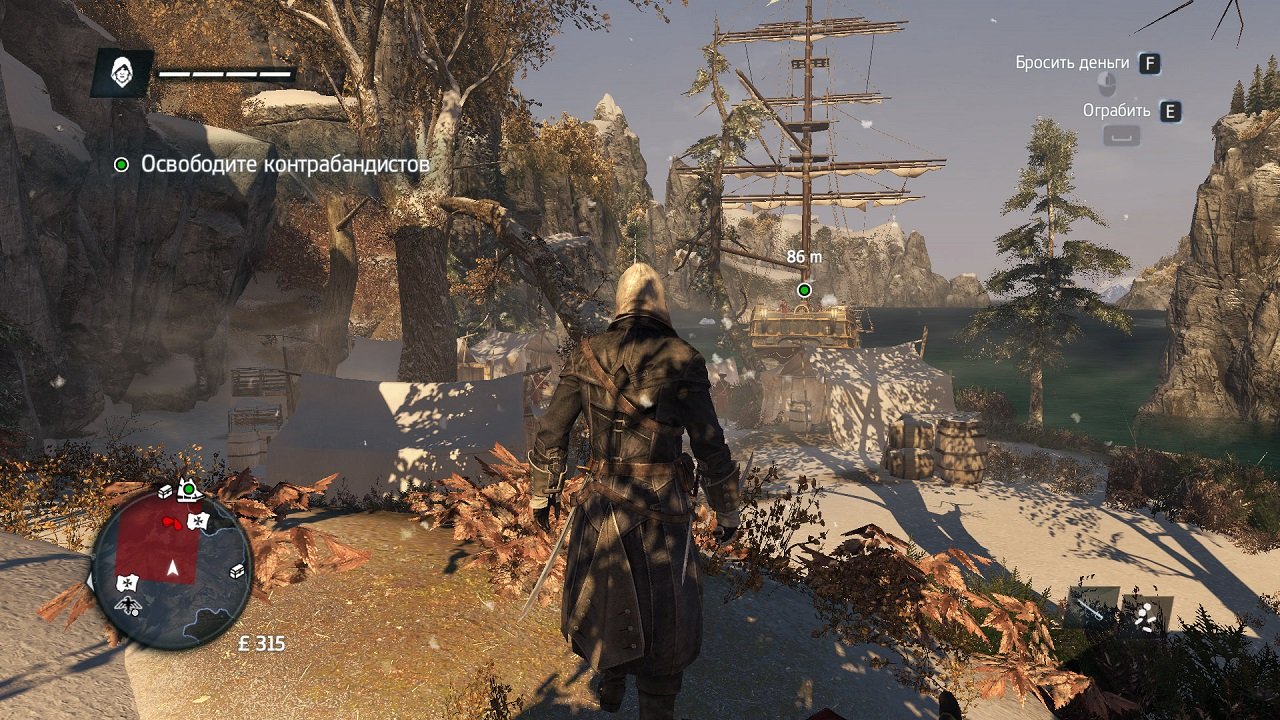Click the 86 m distance label
The image size is (1280, 720).
point(805,255)
